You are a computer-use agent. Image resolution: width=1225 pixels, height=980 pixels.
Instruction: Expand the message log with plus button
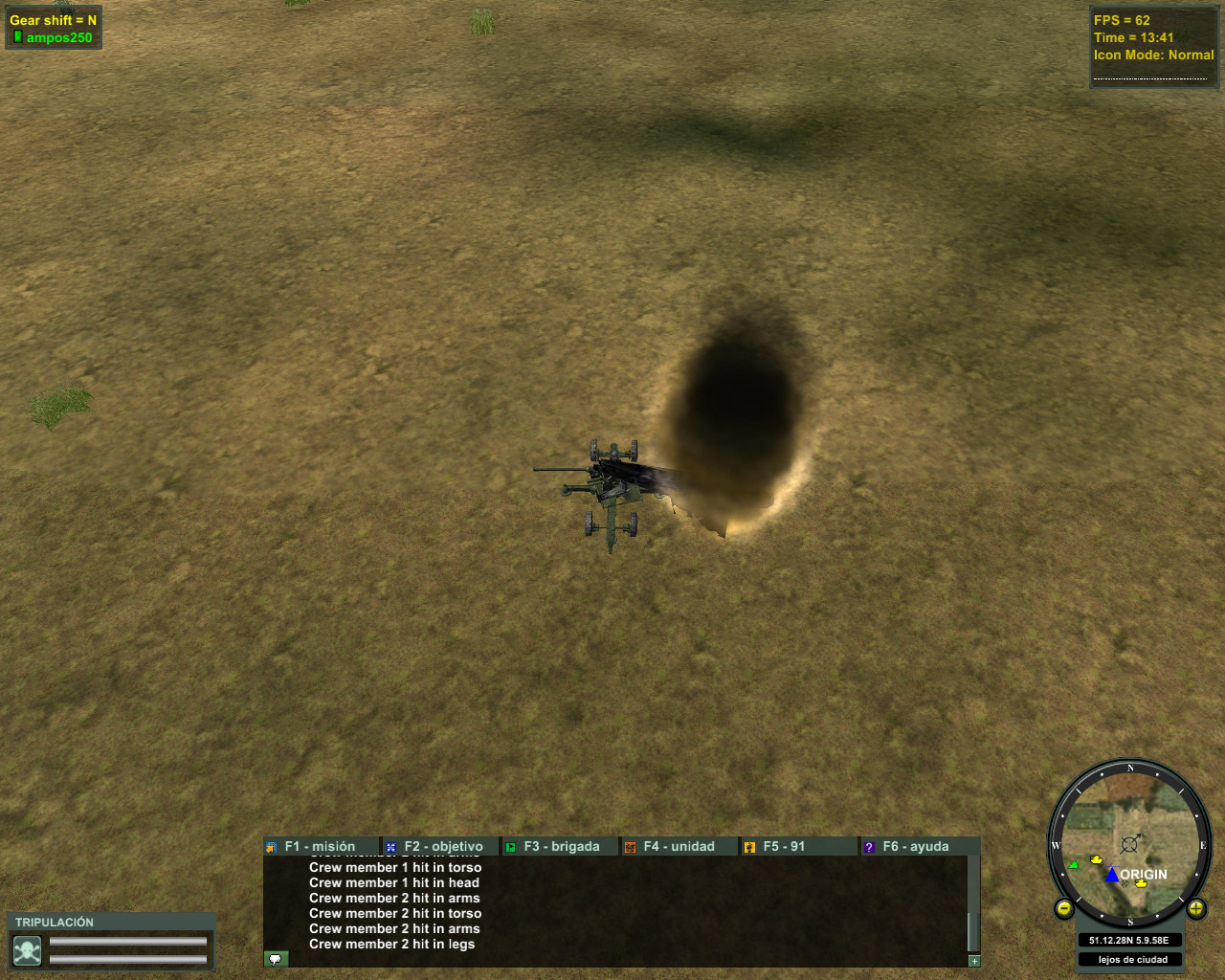(974, 961)
